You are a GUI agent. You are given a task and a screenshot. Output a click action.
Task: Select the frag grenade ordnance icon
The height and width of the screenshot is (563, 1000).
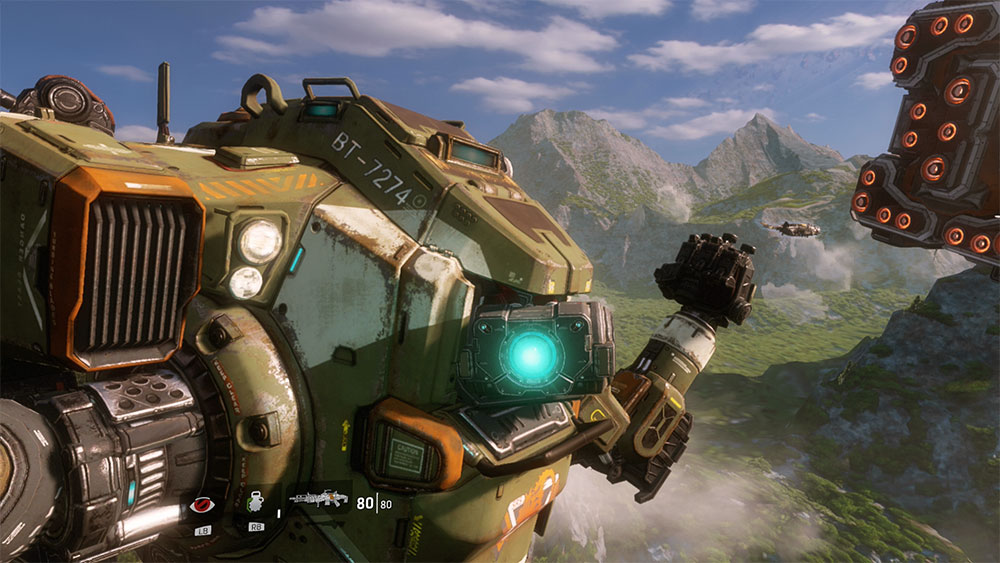click(x=256, y=504)
